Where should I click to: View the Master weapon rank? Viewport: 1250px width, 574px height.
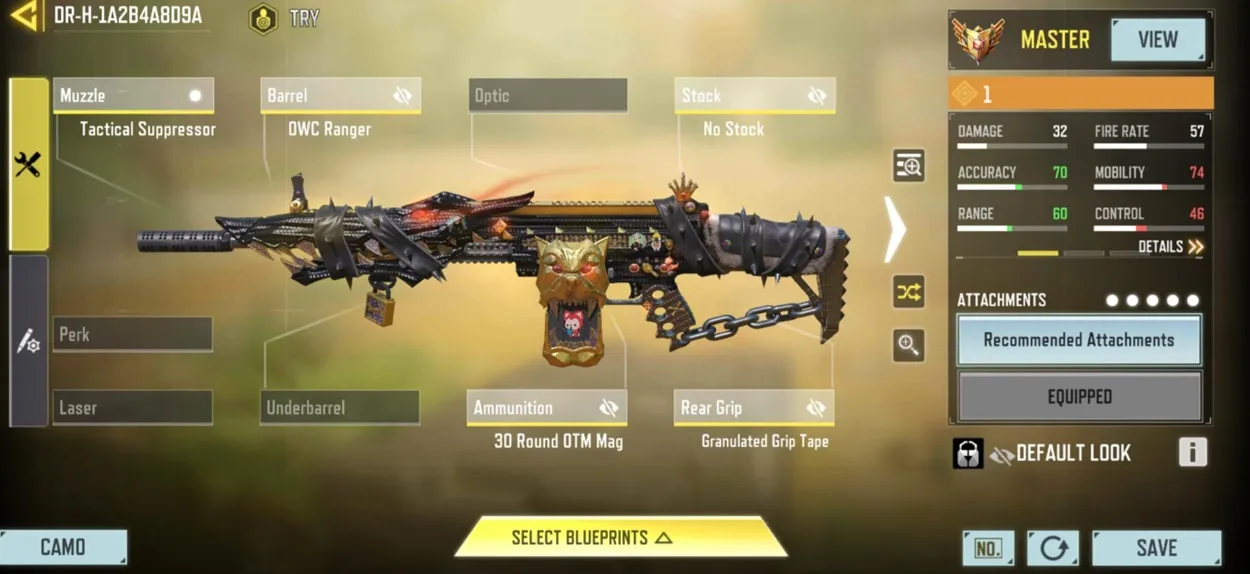tap(1157, 40)
